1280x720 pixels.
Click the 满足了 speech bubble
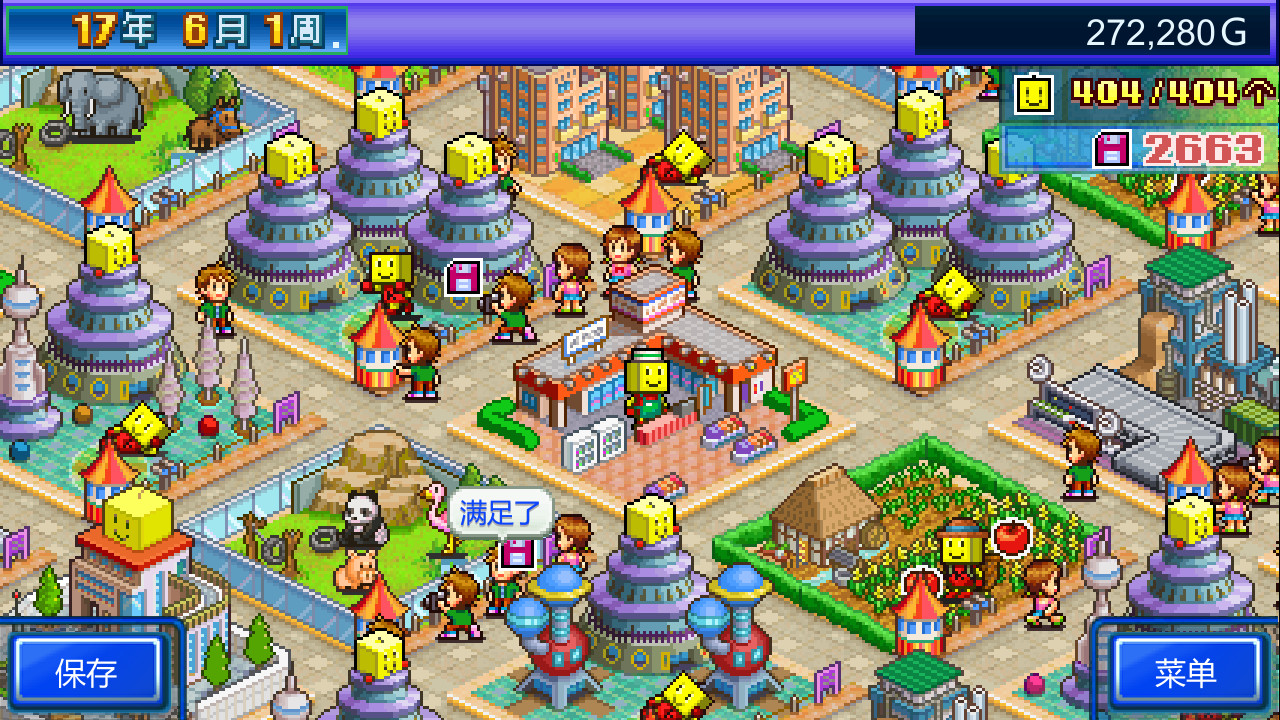[x=500, y=511]
